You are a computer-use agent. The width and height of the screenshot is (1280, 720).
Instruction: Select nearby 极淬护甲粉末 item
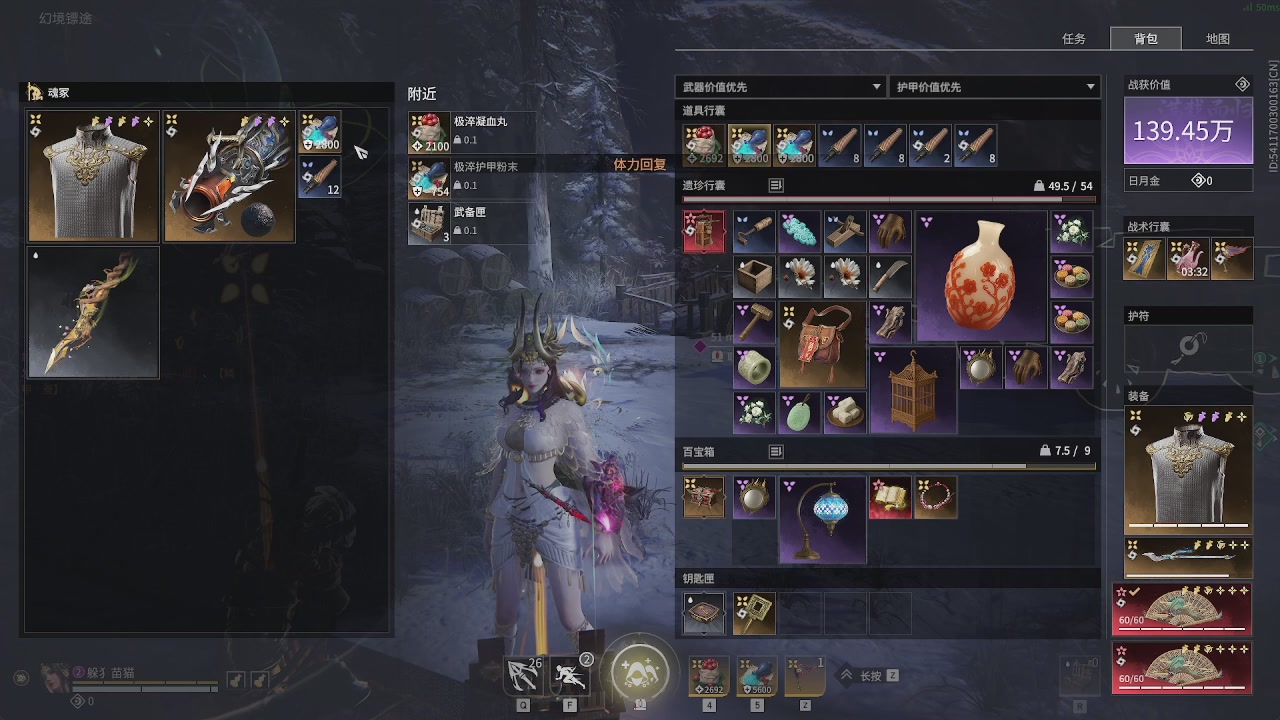472,178
